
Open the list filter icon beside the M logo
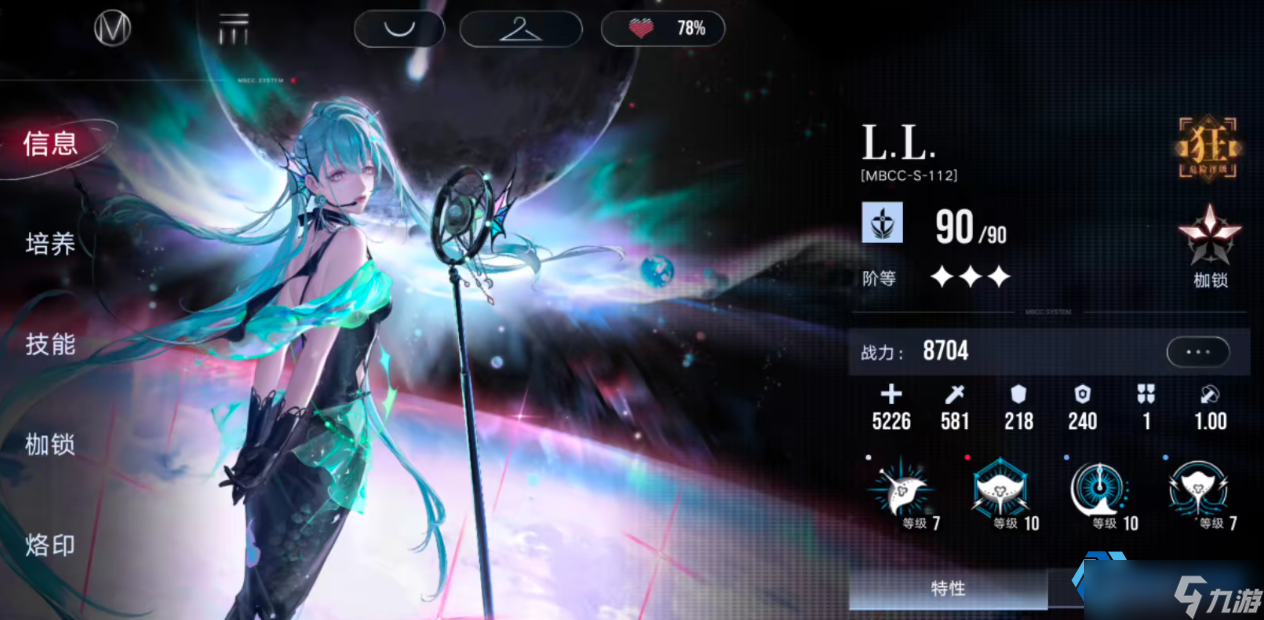click(x=234, y=30)
